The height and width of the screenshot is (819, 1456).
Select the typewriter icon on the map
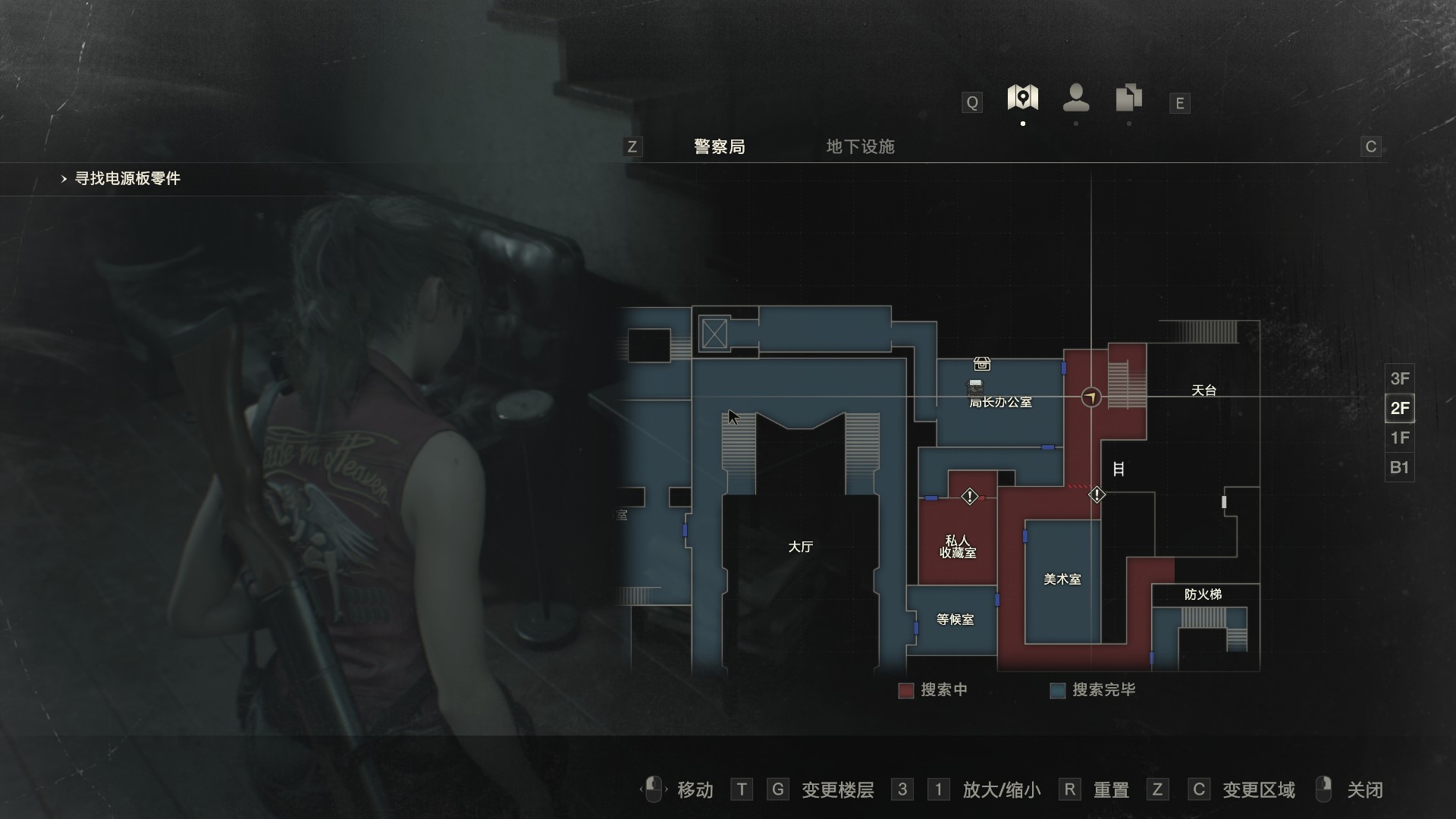975,386
